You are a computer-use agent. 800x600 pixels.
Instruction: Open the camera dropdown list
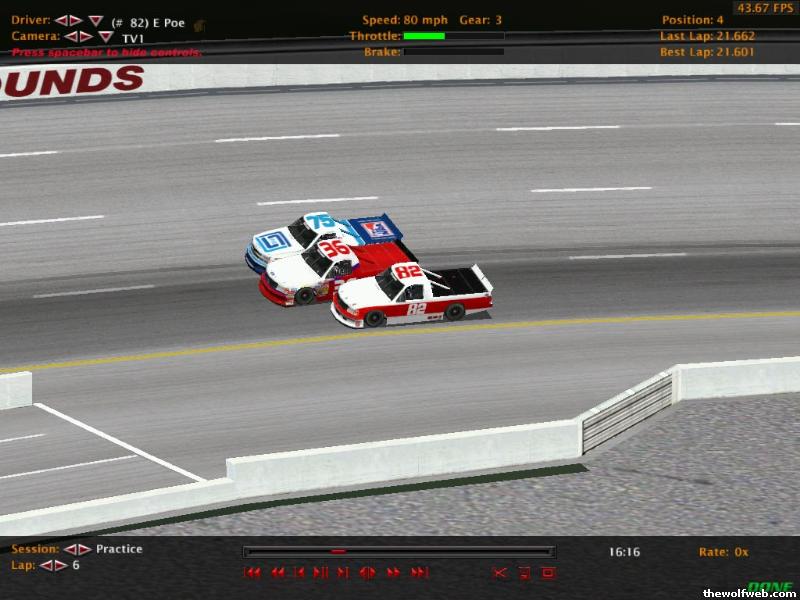tap(105, 37)
